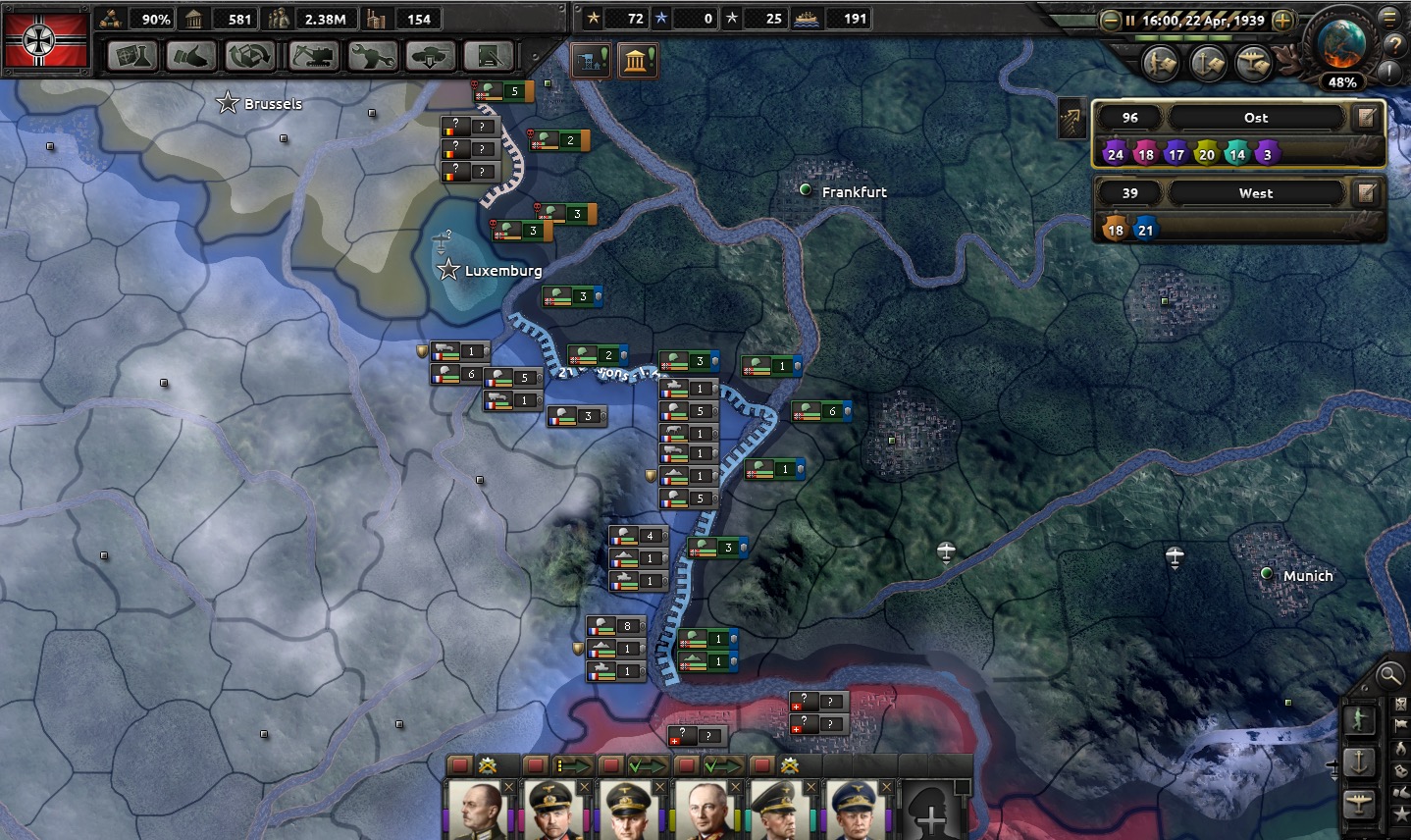This screenshot has width=1411, height=840.
Task: Open the Production wrench screen
Action: [x=372, y=57]
